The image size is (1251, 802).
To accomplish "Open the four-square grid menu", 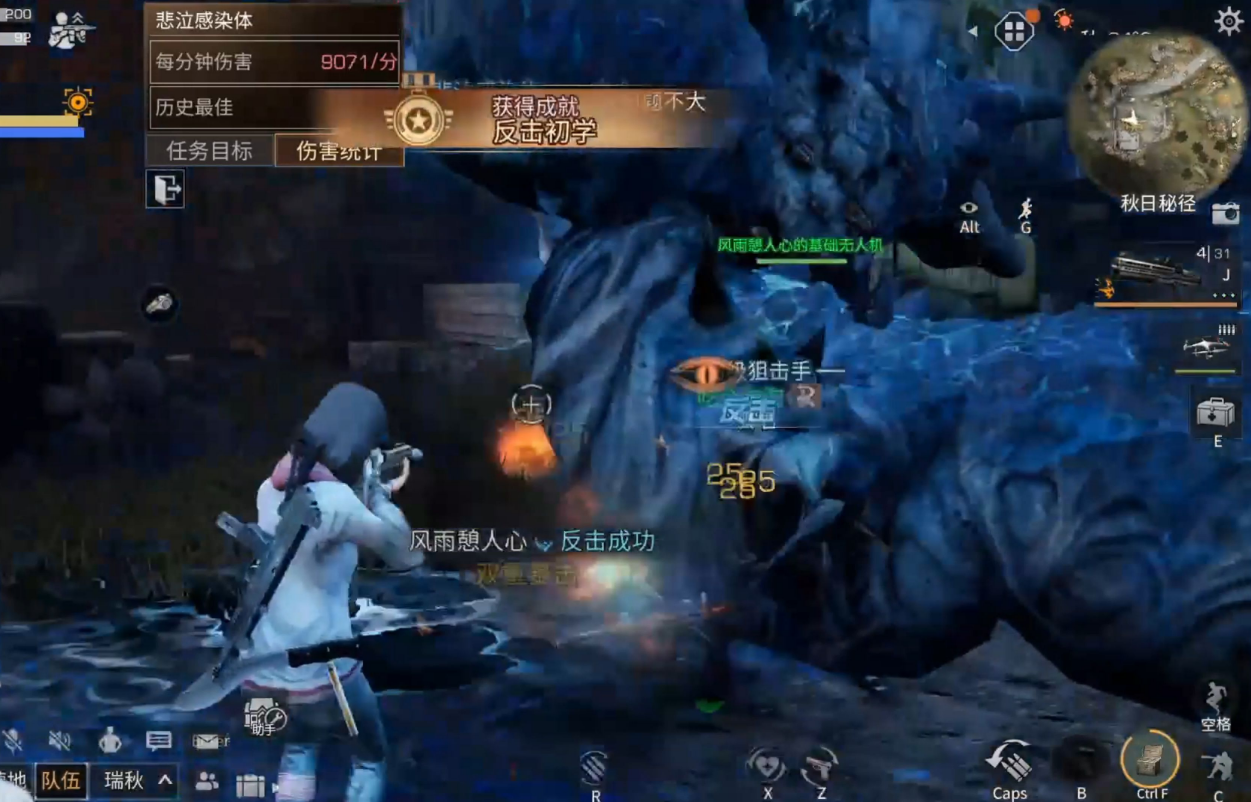I will [1014, 31].
